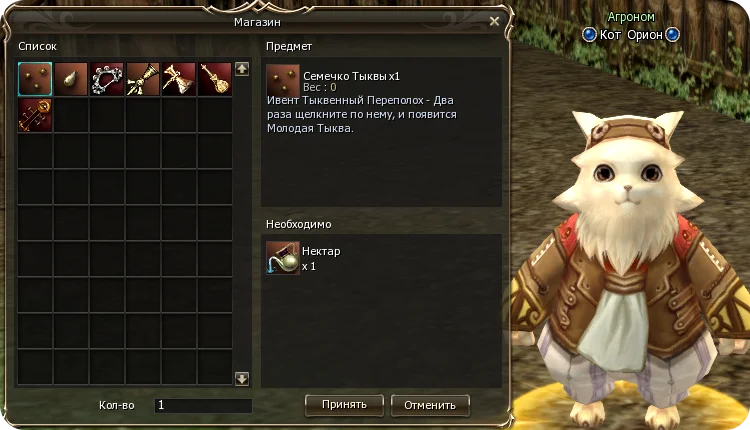Focus the Кол-во quantity input field

pos(203,406)
